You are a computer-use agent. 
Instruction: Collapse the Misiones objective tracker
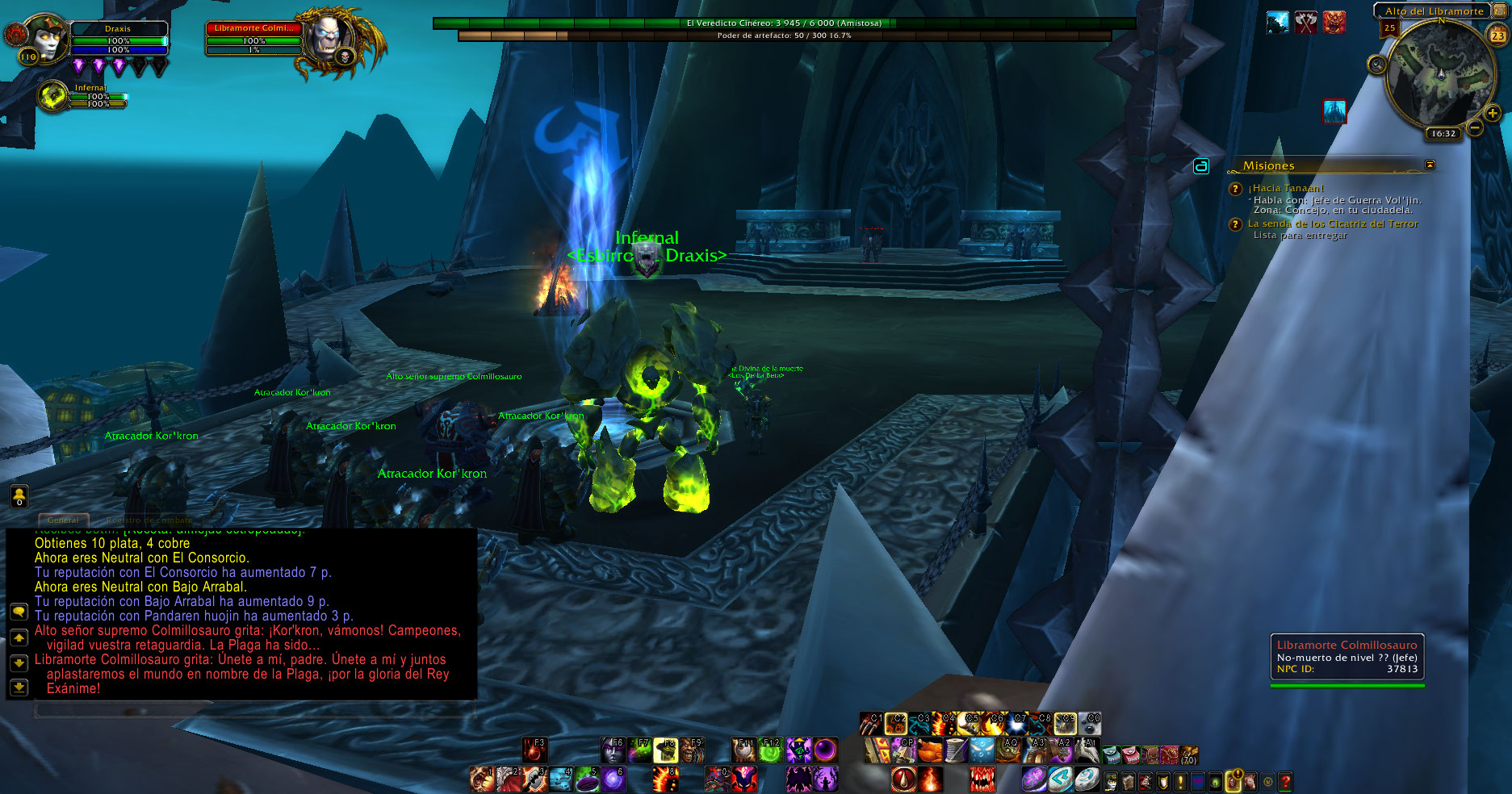tap(1430, 165)
